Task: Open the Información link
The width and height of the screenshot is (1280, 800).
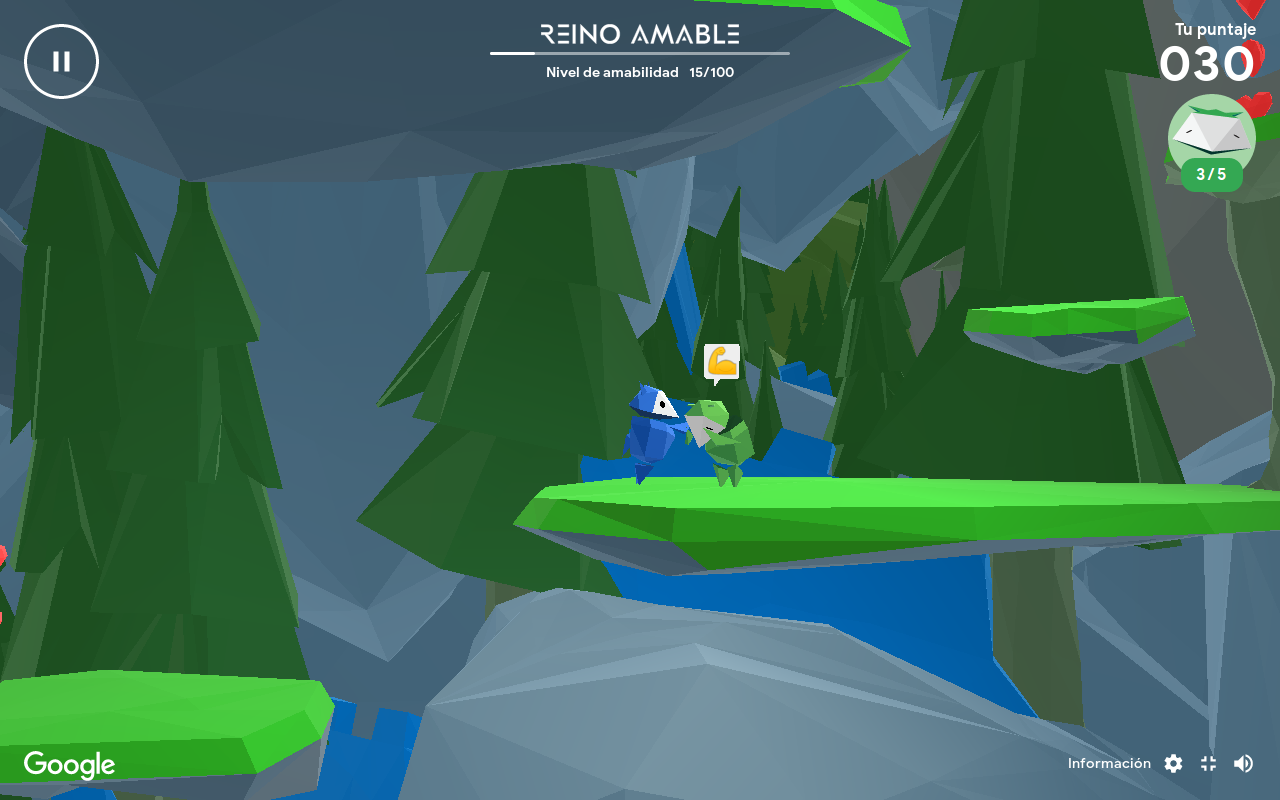Action: [1109, 763]
